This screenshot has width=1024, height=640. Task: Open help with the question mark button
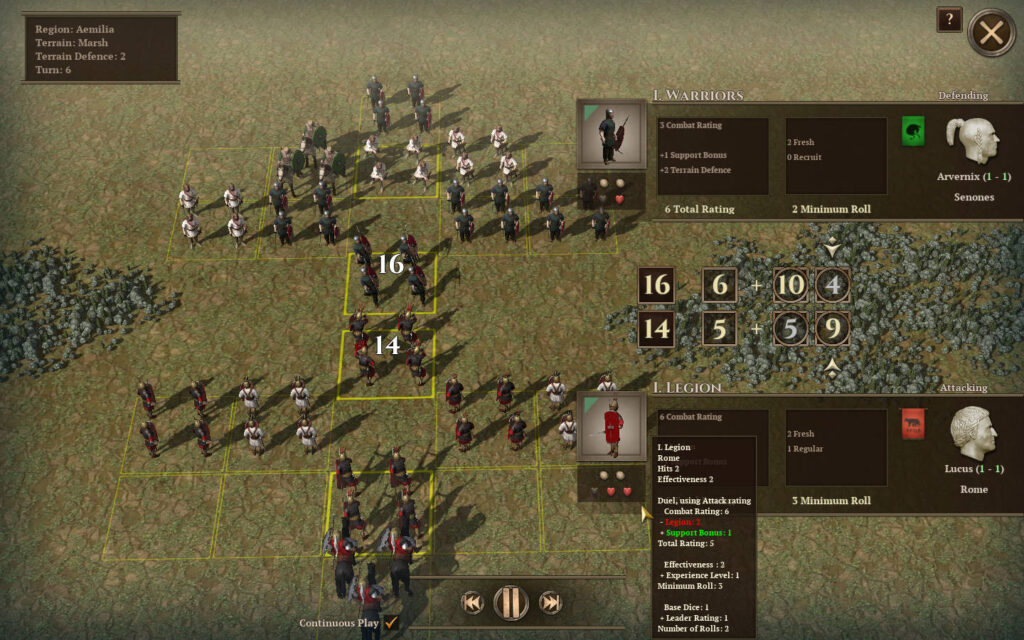click(x=949, y=20)
